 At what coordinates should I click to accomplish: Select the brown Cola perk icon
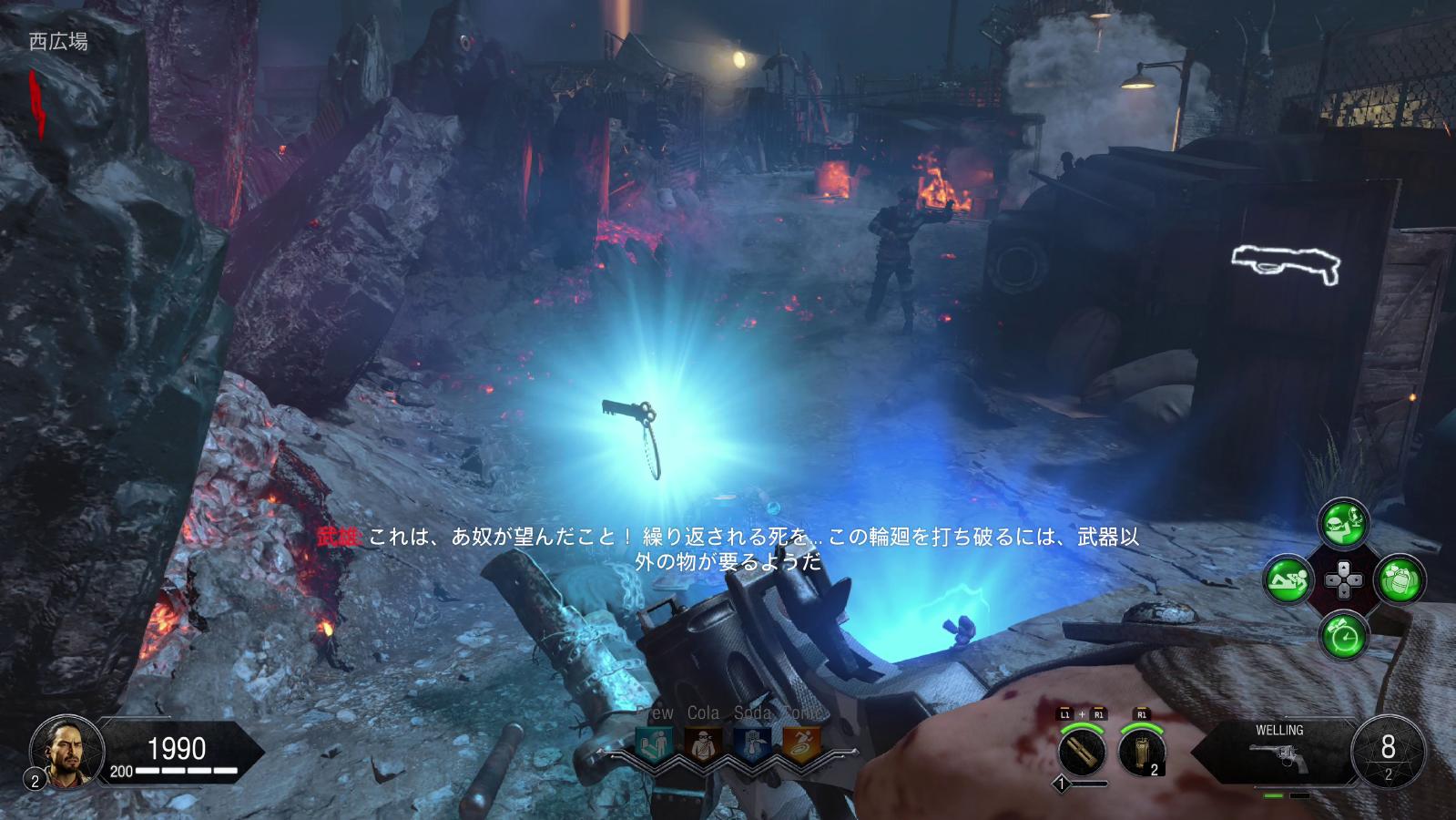click(703, 744)
